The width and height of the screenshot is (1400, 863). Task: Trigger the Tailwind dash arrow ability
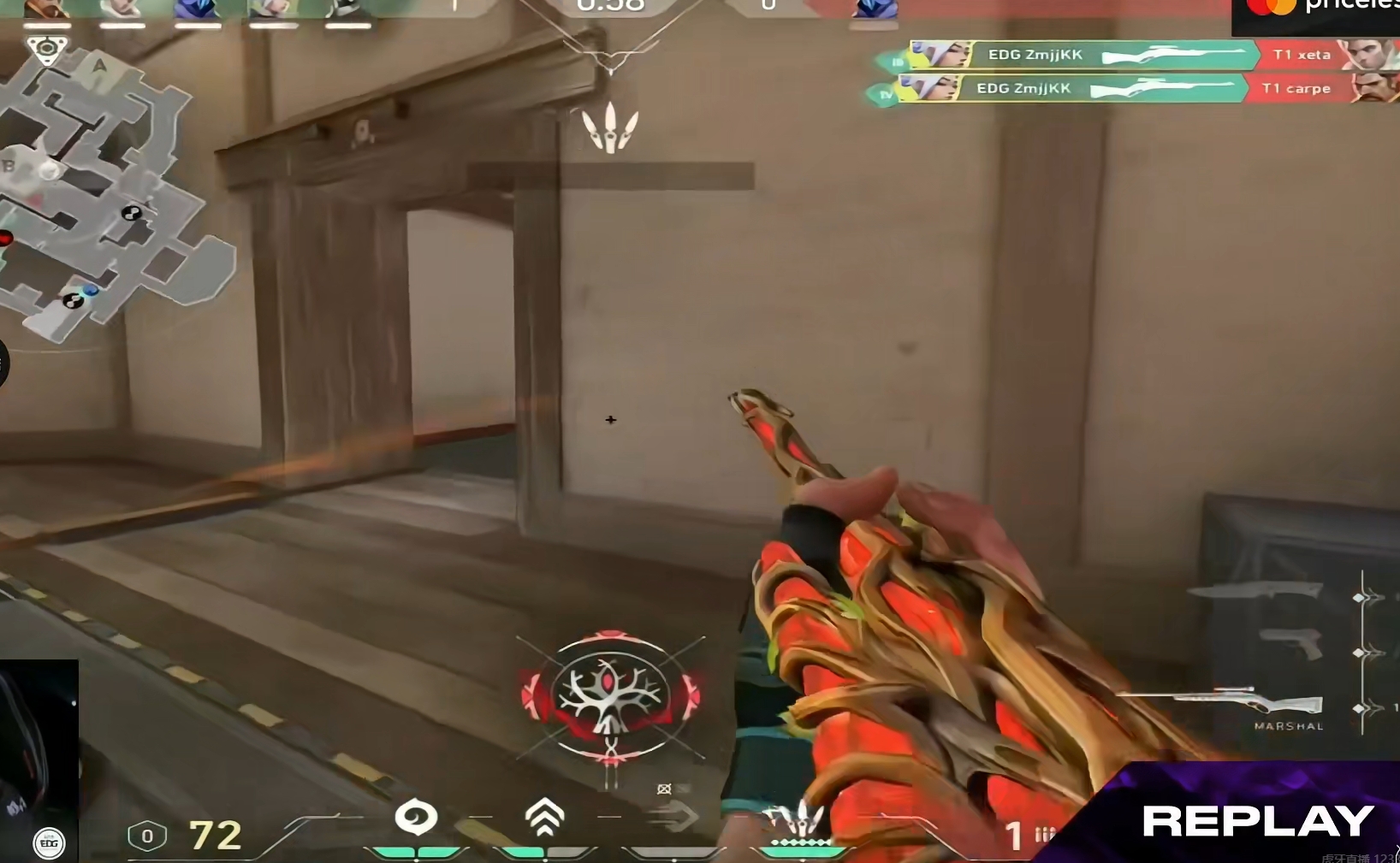(673, 819)
